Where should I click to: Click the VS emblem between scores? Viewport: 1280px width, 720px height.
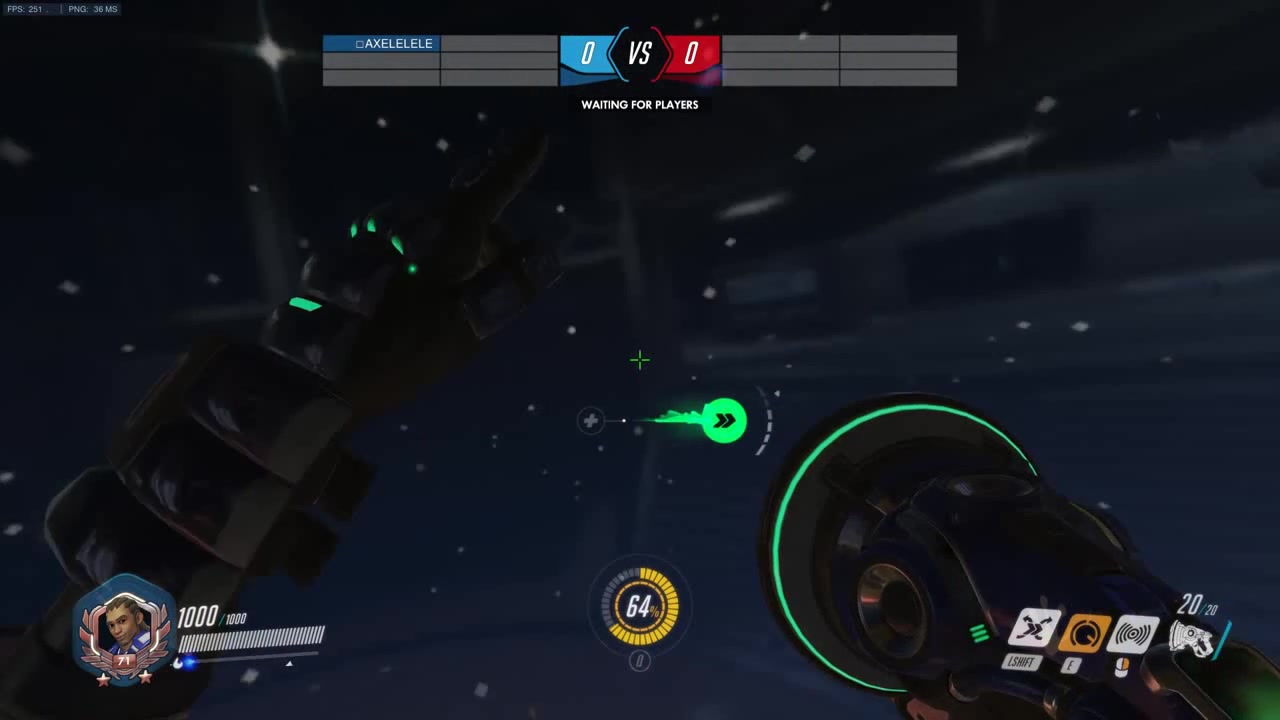pos(639,55)
